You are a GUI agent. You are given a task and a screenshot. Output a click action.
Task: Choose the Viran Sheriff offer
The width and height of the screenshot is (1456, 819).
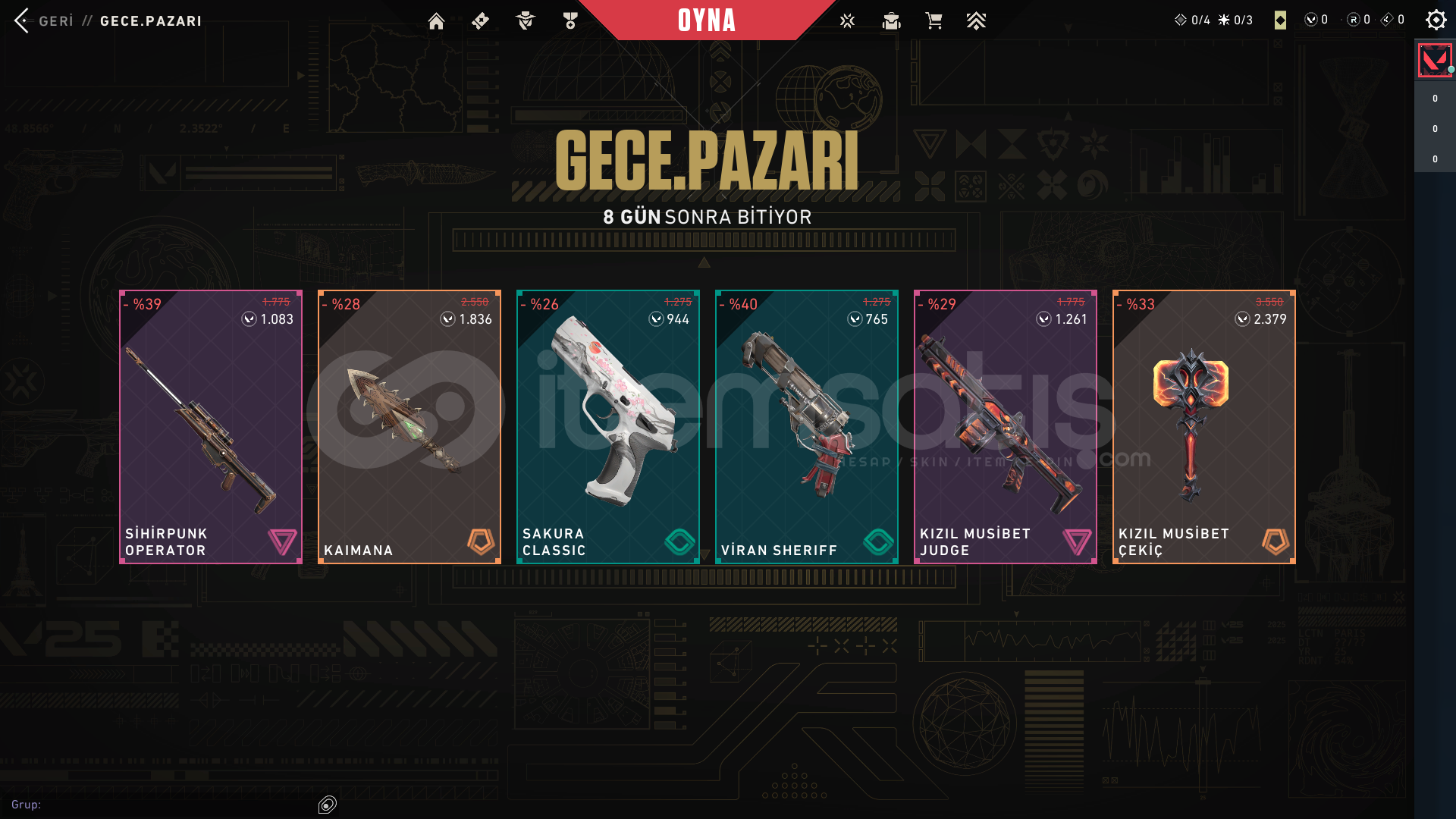[x=807, y=426]
